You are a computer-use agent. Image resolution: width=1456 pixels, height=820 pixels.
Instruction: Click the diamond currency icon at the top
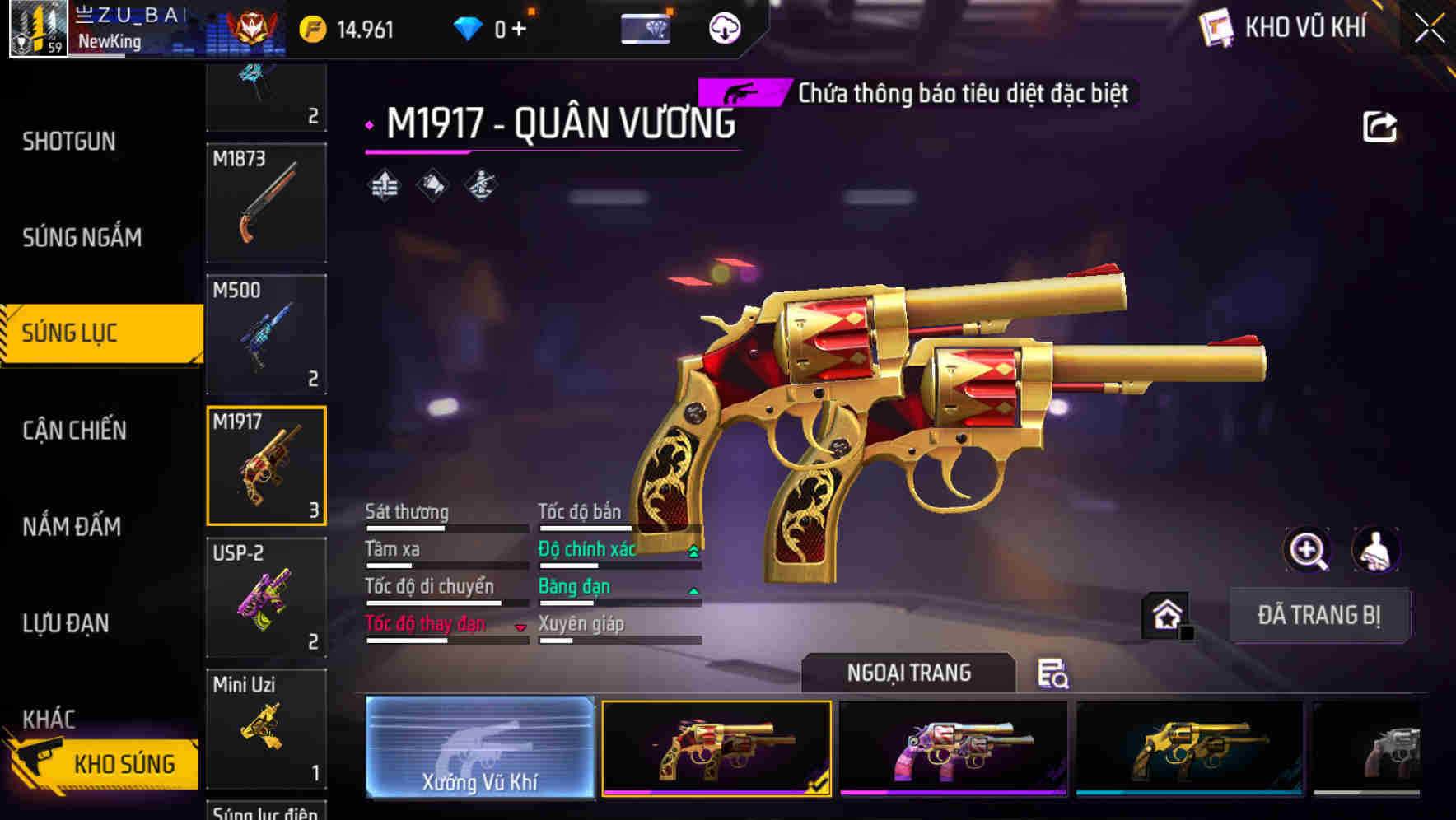click(469, 27)
